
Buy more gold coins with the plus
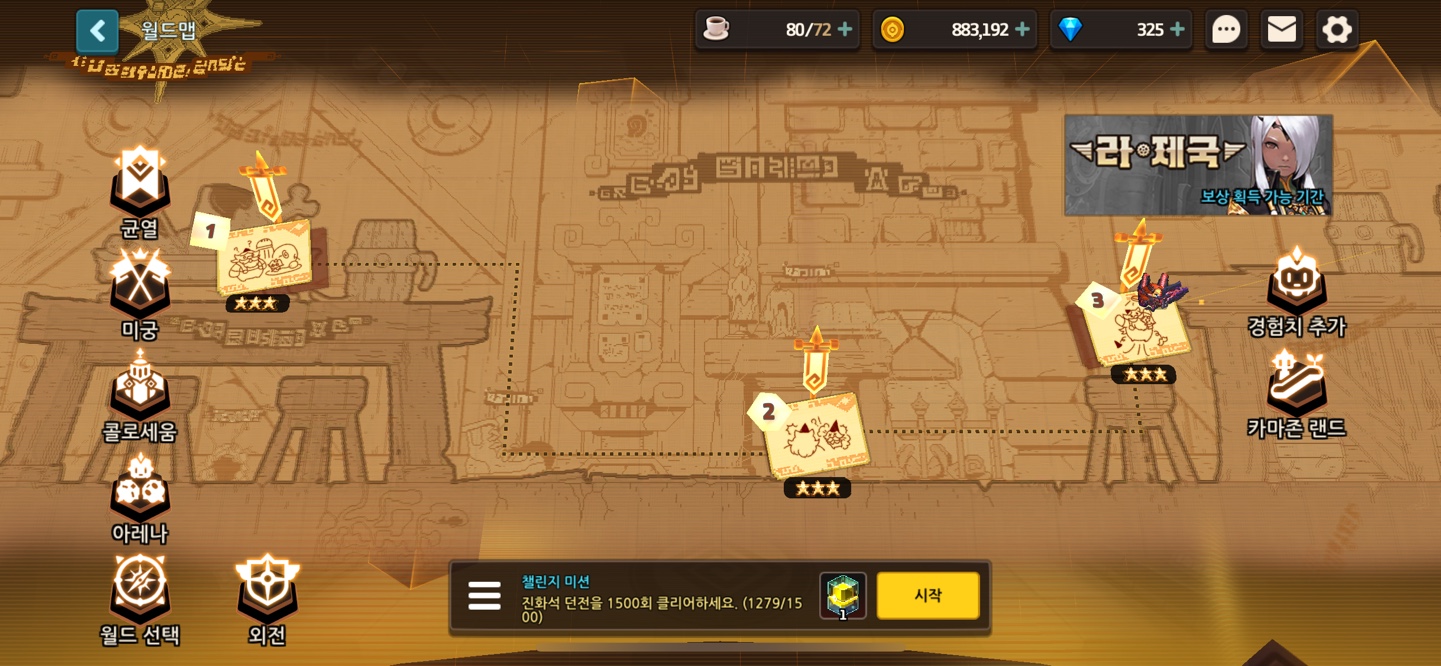click(1022, 30)
